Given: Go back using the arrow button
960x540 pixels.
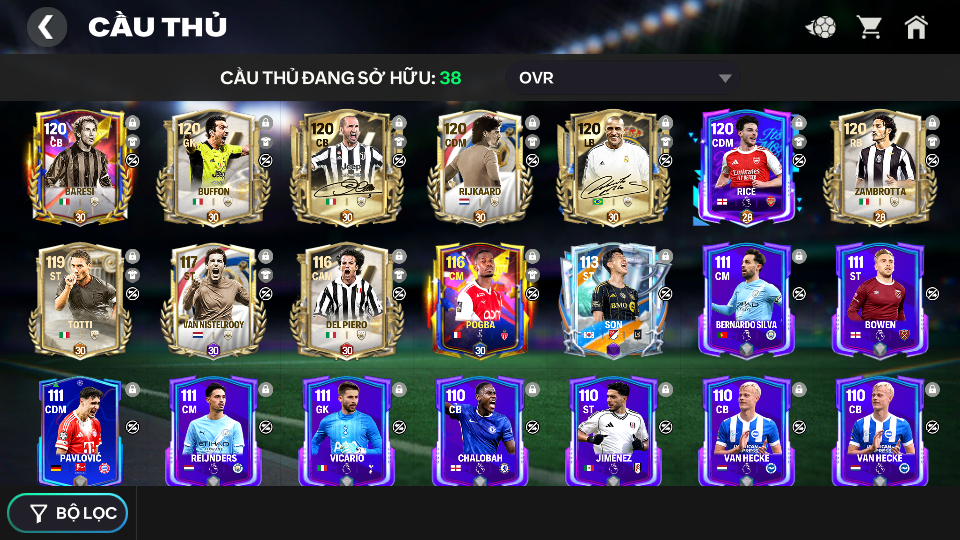Looking at the screenshot, I should 46,27.
